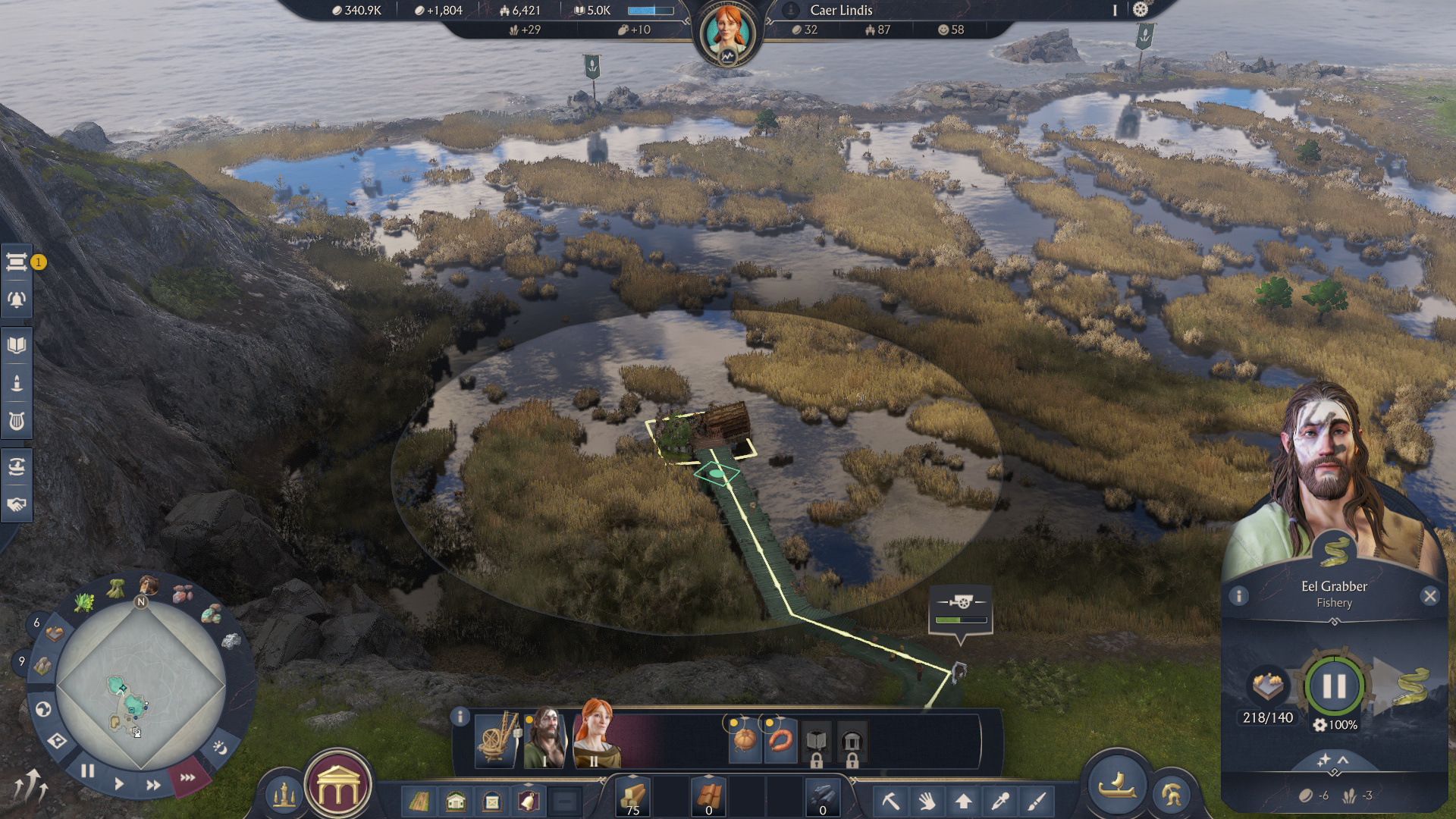Collapse the build bar with the minus tile
Screen dimensions: 1456x819
click(x=565, y=799)
